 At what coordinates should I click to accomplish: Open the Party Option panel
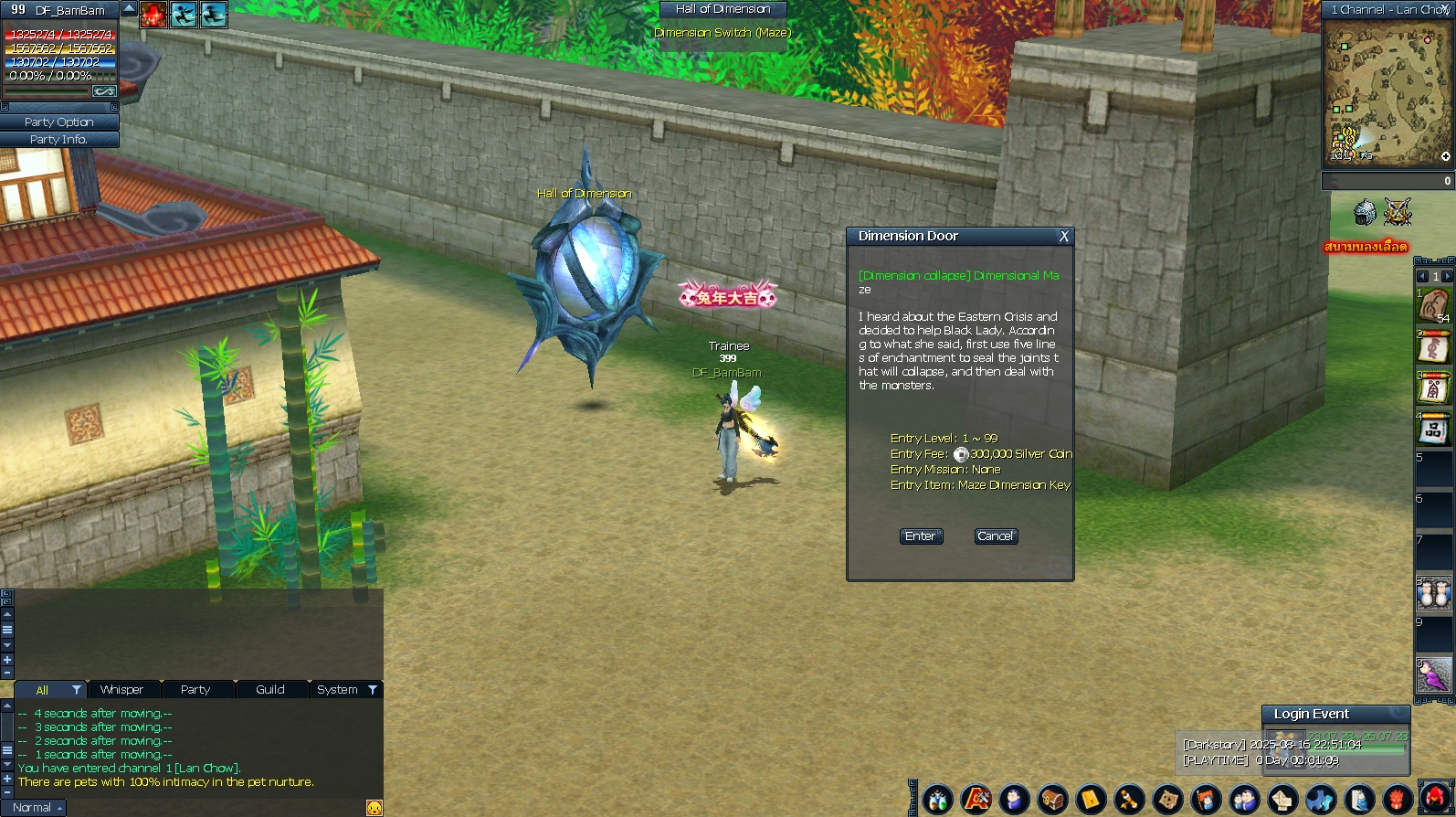pos(59,122)
